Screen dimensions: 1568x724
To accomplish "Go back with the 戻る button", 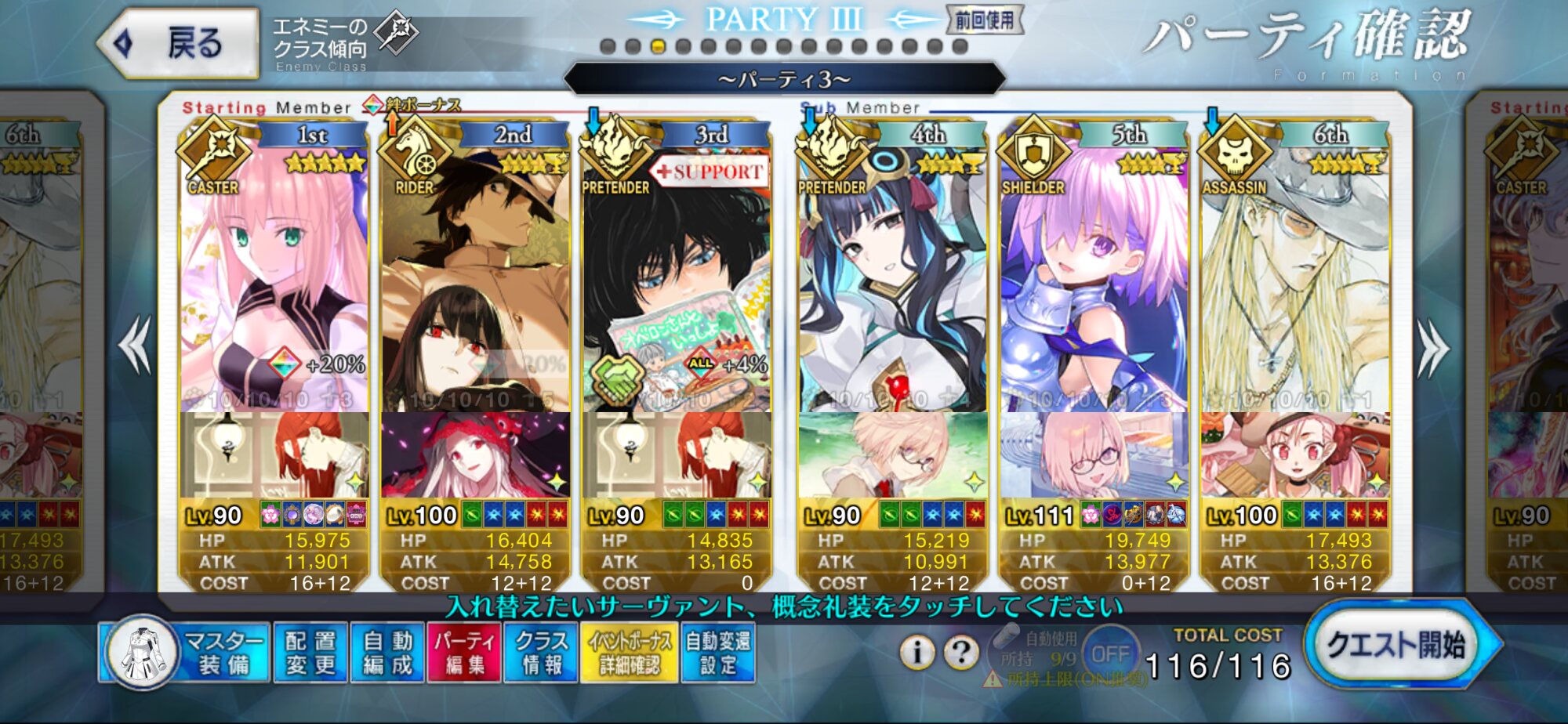I will [180, 43].
